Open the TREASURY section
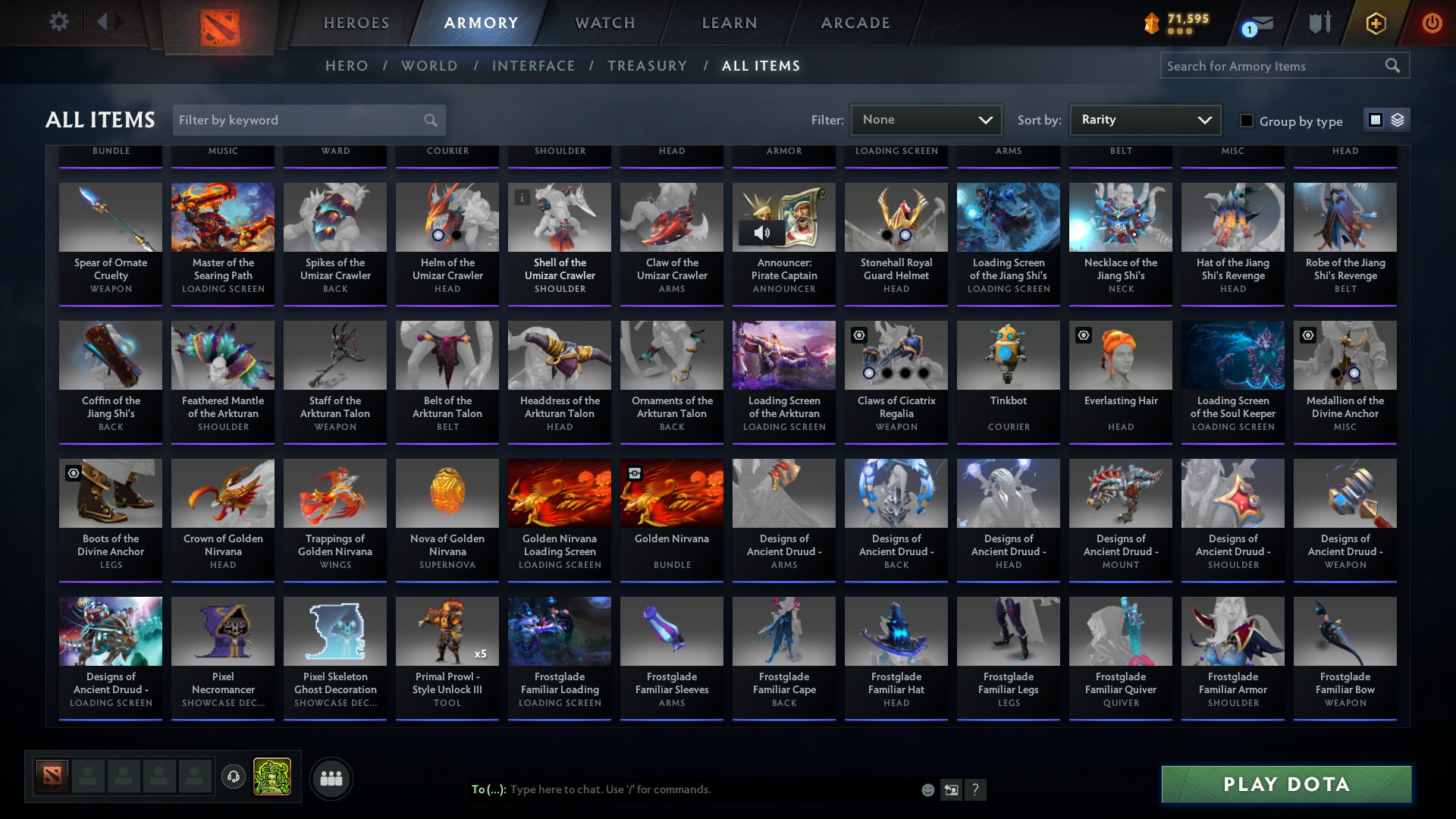This screenshot has width=1456, height=819. click(x=647, y=66)
